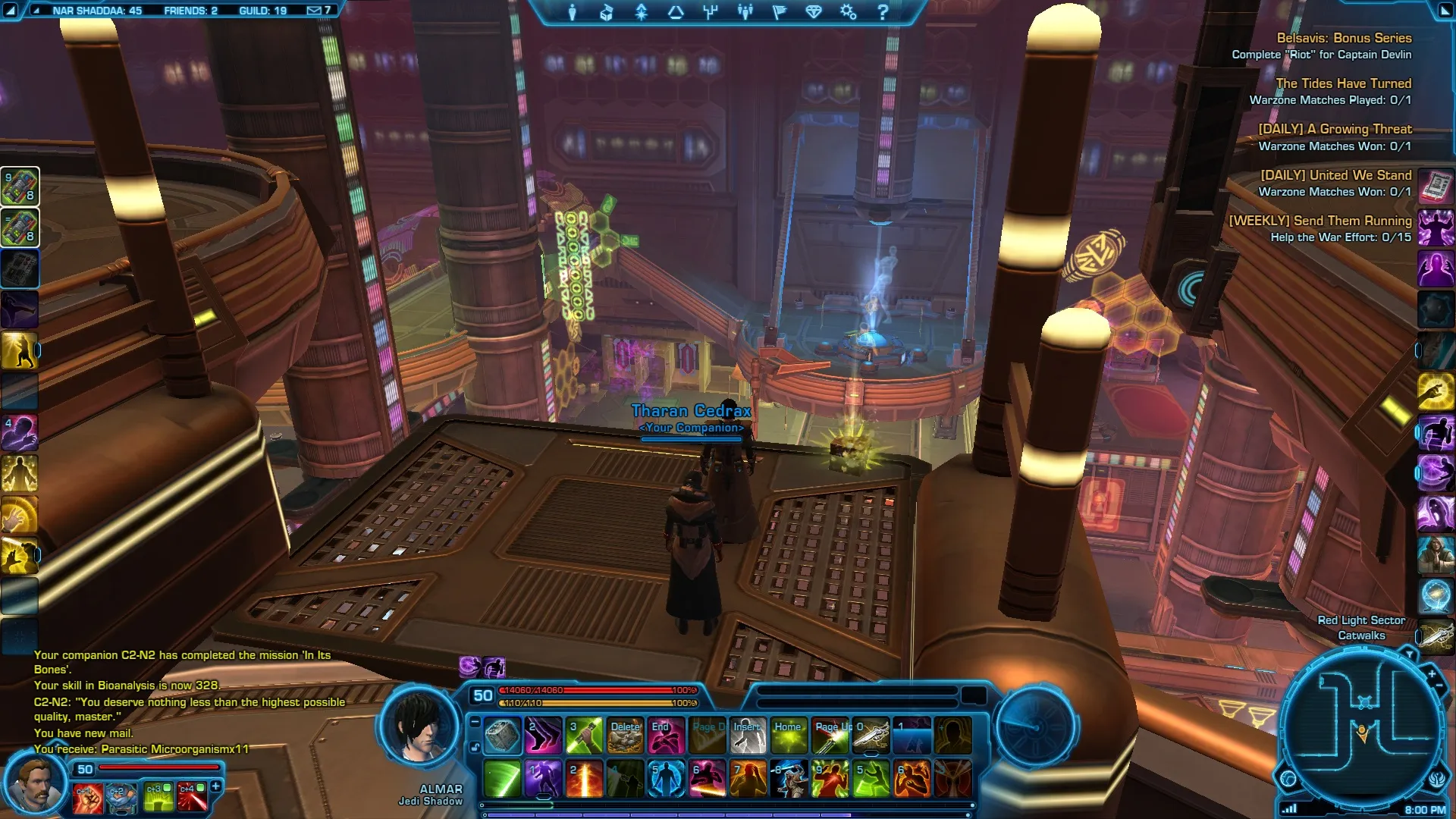Open the inventory box icon in the top menu
1456x819 pixels.
click(607, 12)
